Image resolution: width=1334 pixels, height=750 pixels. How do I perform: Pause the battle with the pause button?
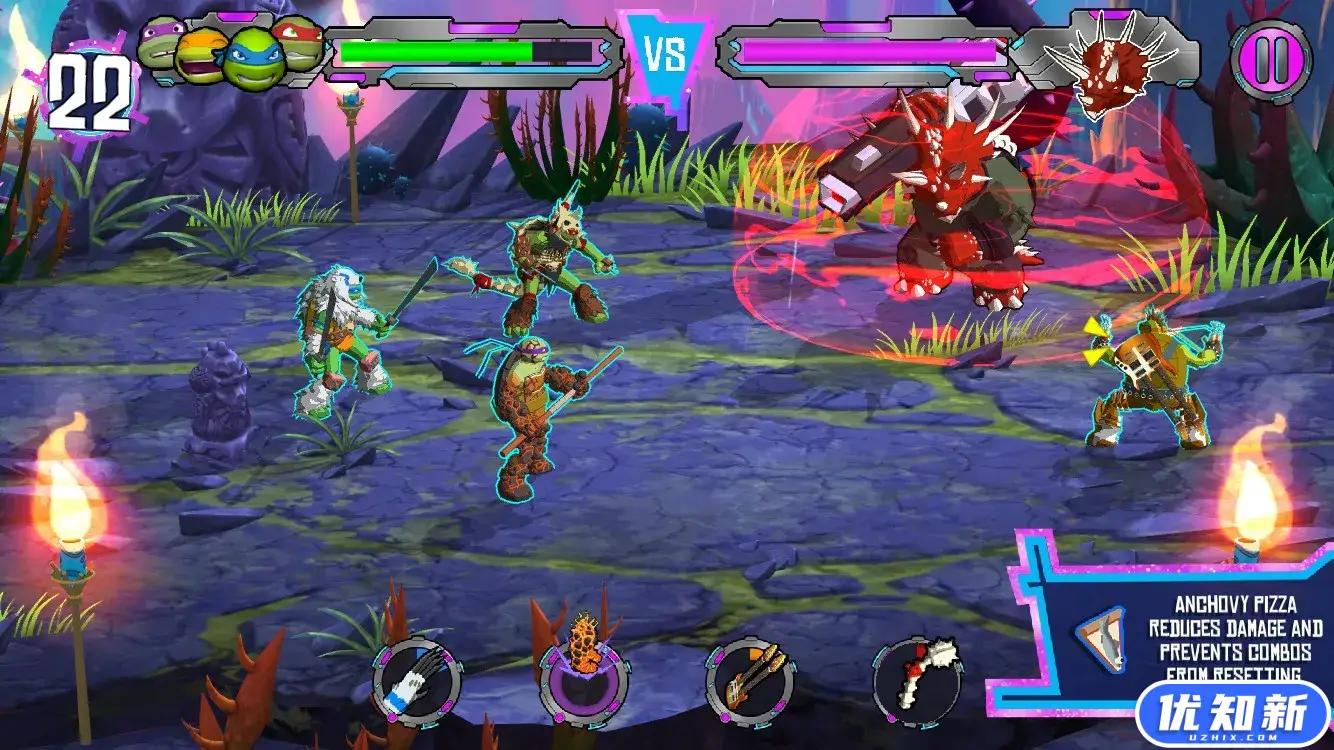1271,60
